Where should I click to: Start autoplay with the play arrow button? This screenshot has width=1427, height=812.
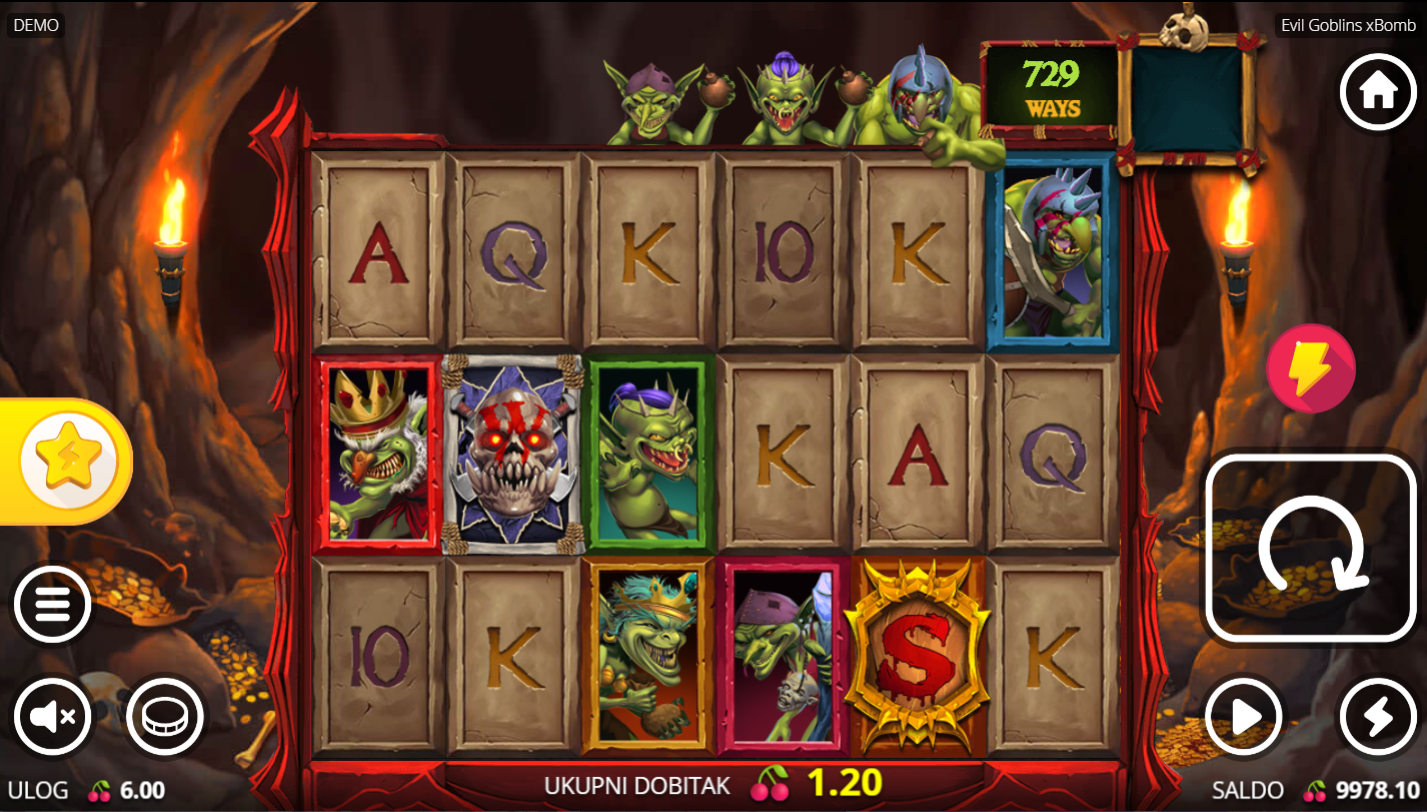click(1244, 716)
